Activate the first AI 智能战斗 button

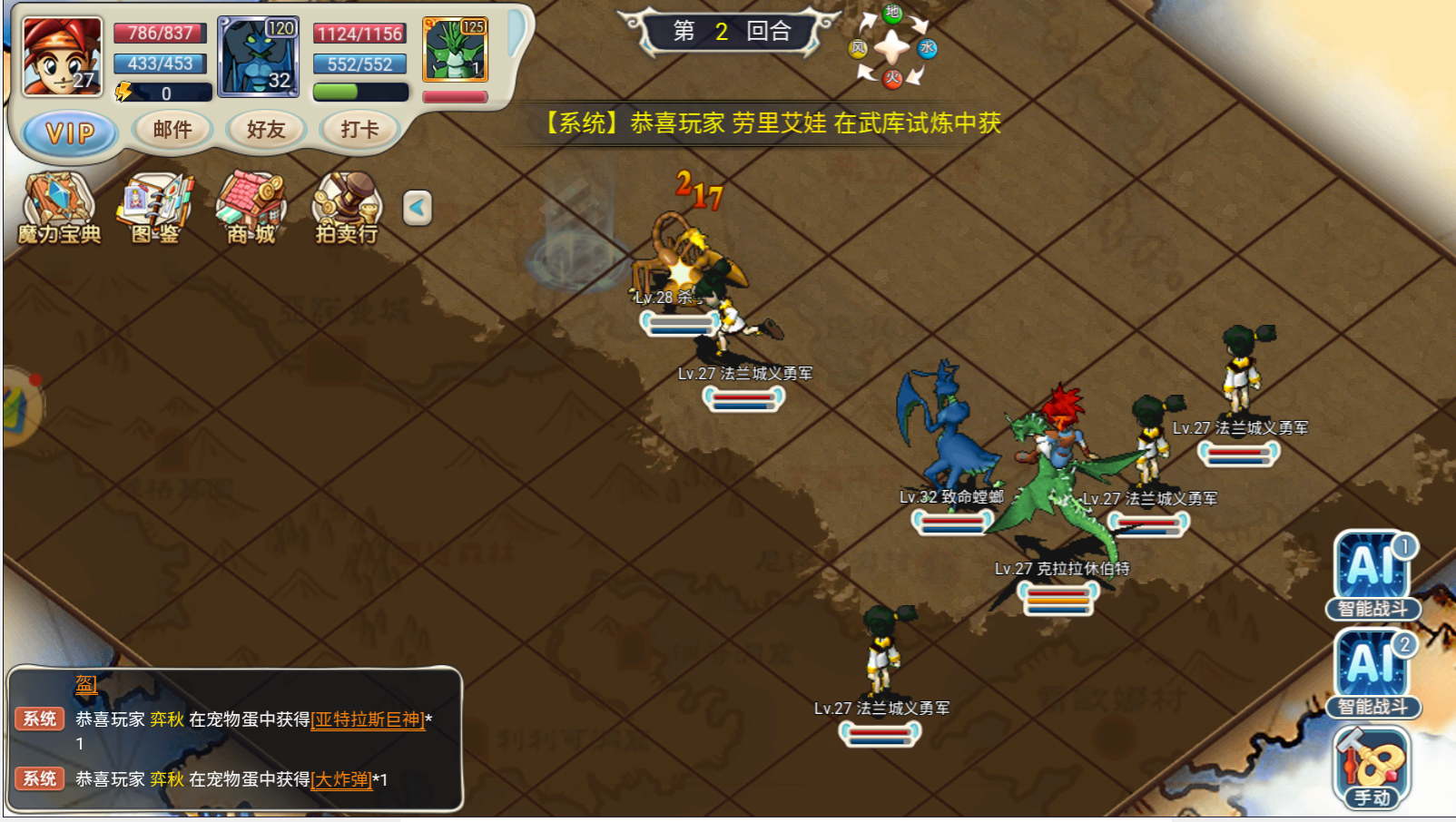tap(1373, 573)
